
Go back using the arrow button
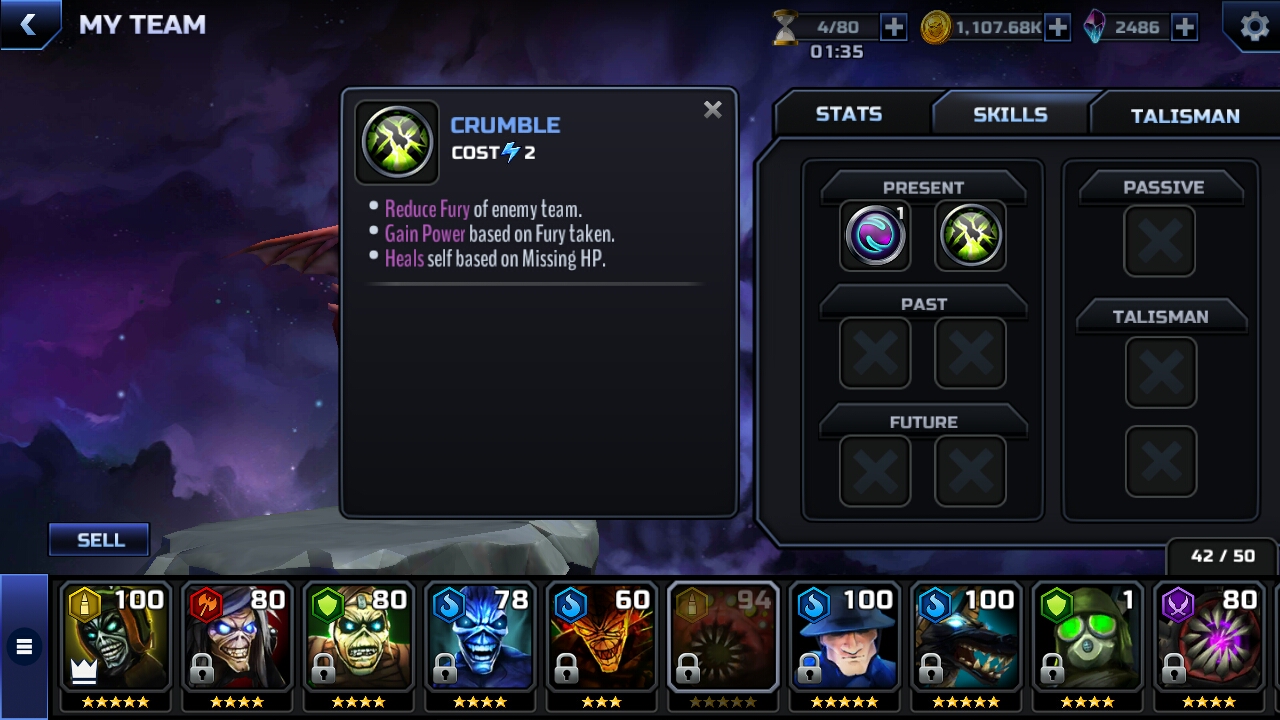coord(29,25)
